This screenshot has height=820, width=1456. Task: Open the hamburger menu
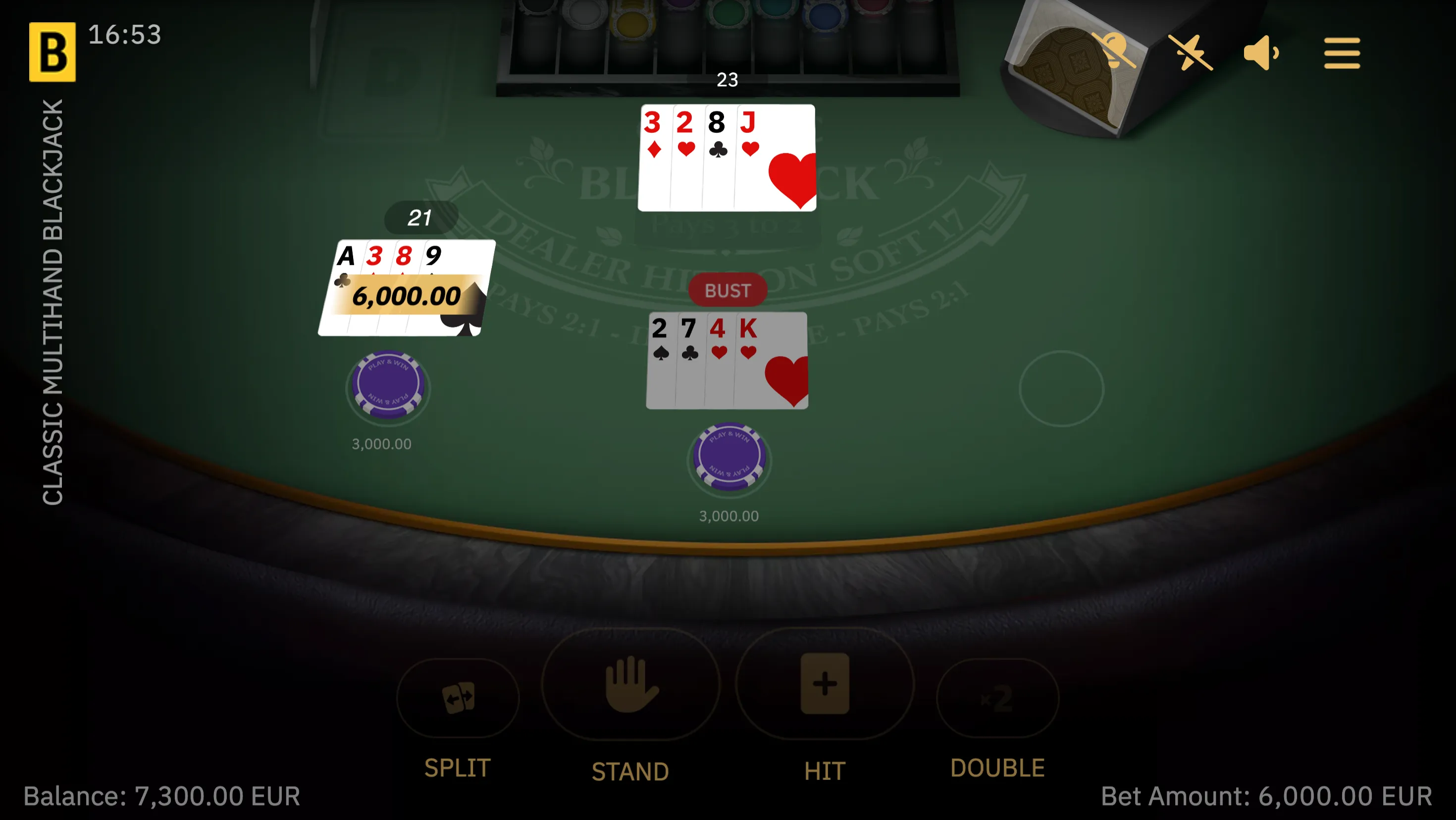coord(1342,52)
